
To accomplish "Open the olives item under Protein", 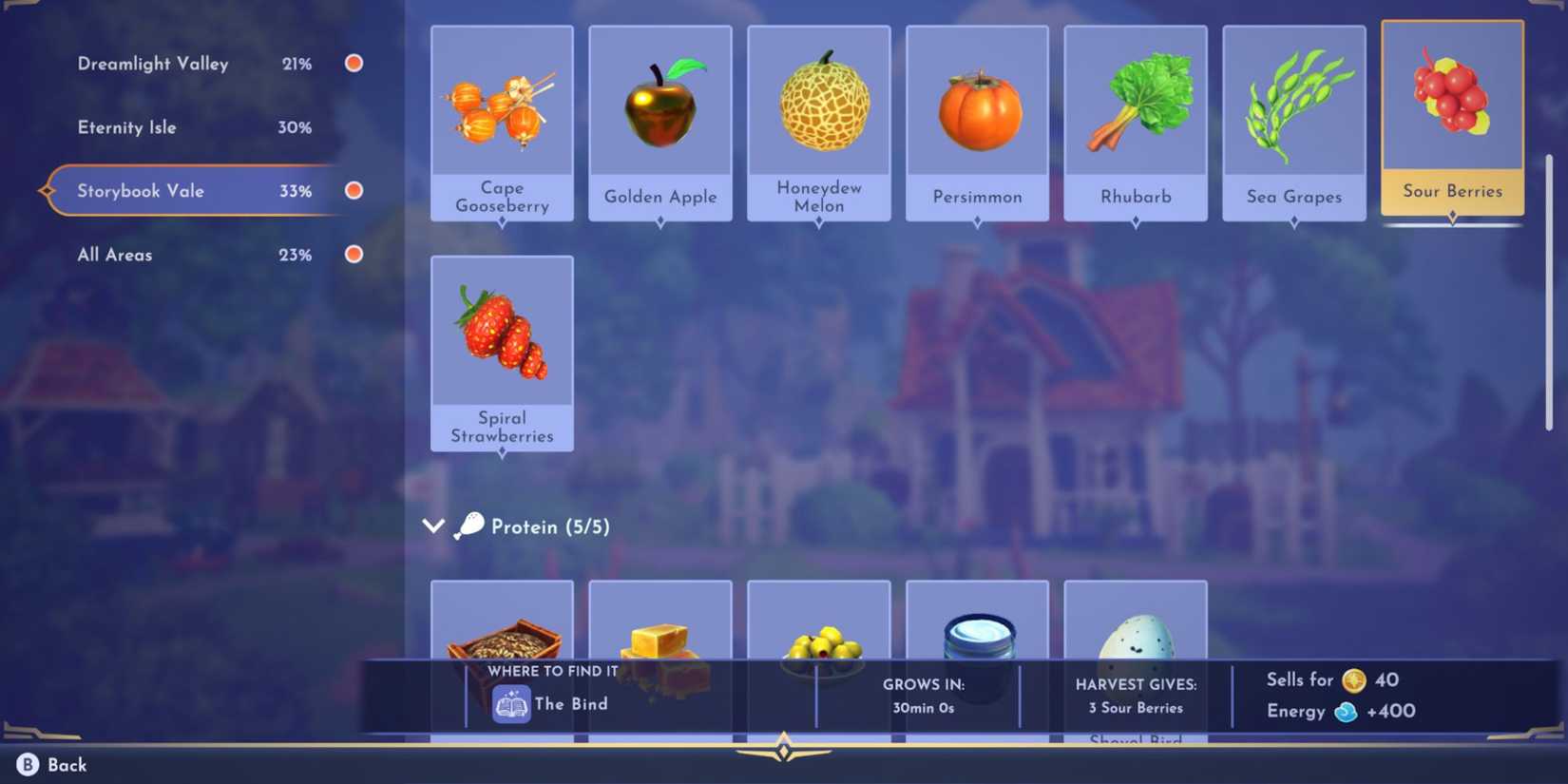I will [x=818, y=627].
